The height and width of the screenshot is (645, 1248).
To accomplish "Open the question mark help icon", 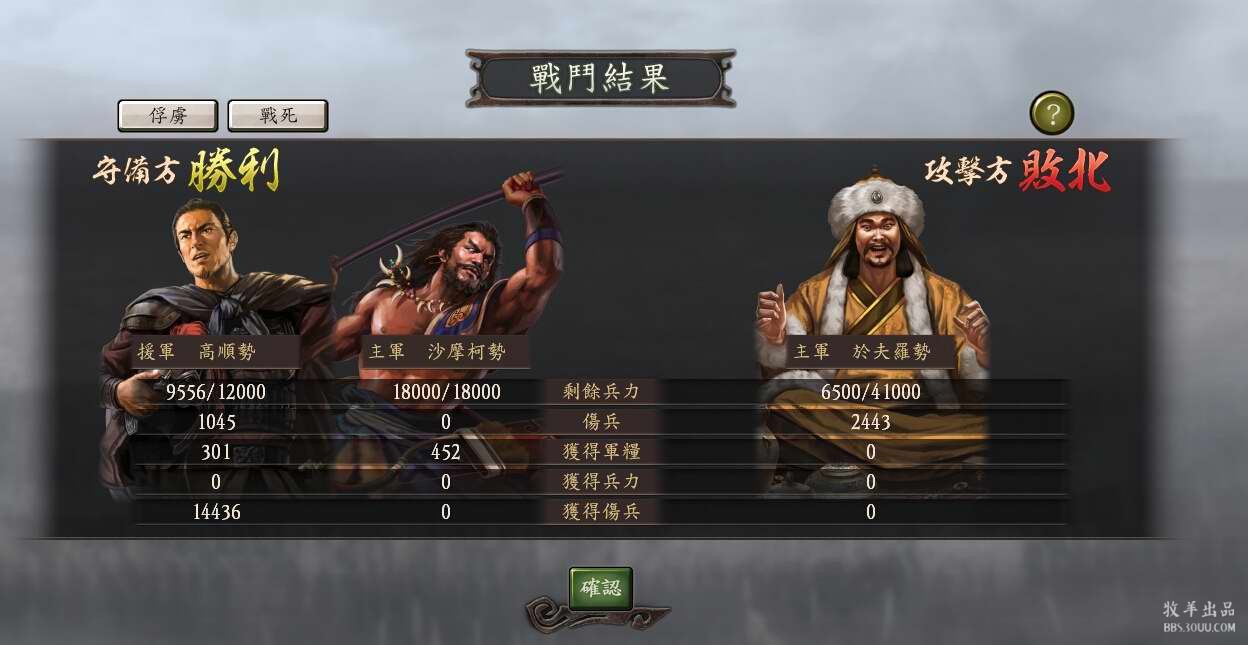I will click(1051, 113).
